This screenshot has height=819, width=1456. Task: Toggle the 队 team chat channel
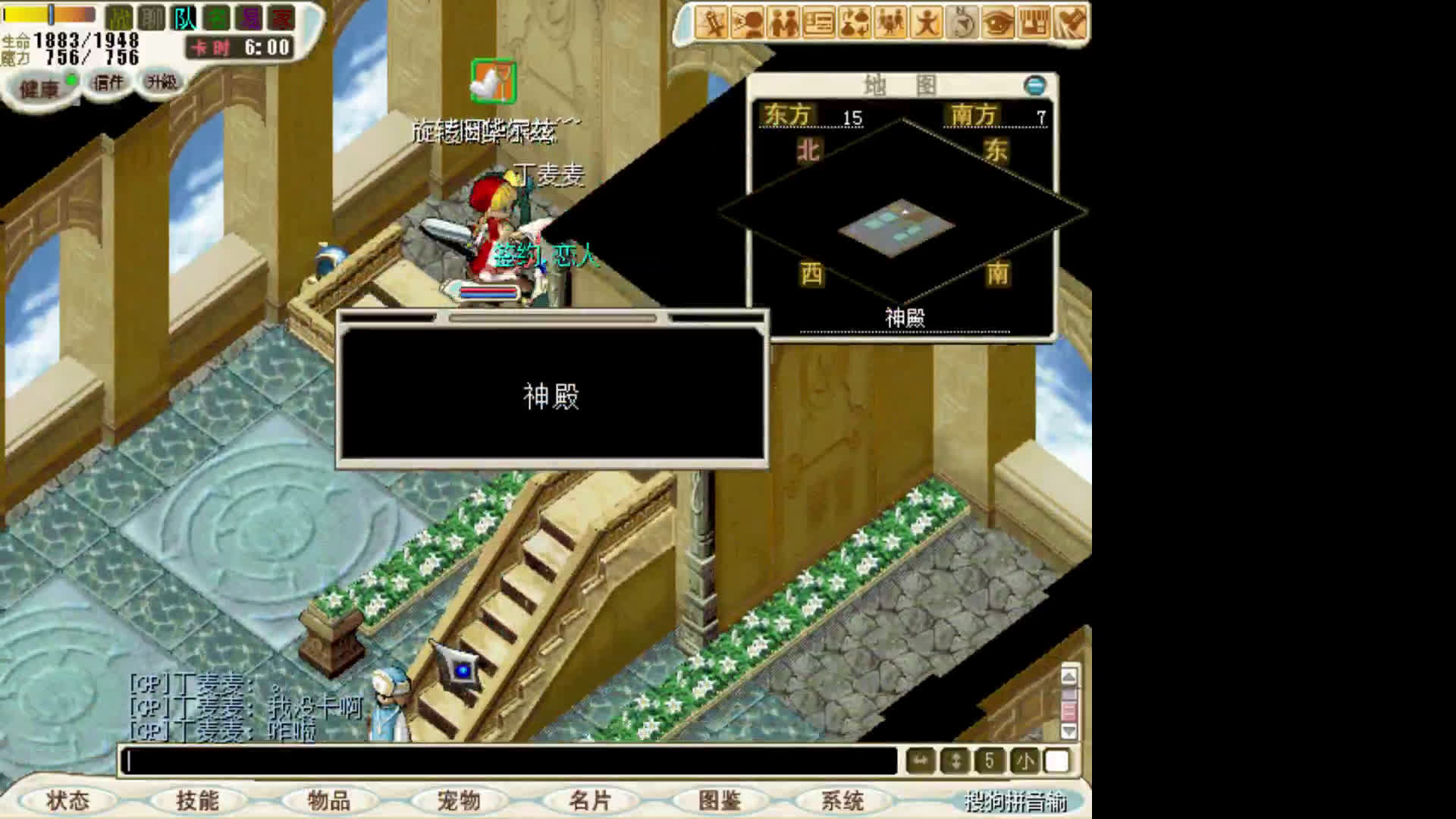click(184, 19)
